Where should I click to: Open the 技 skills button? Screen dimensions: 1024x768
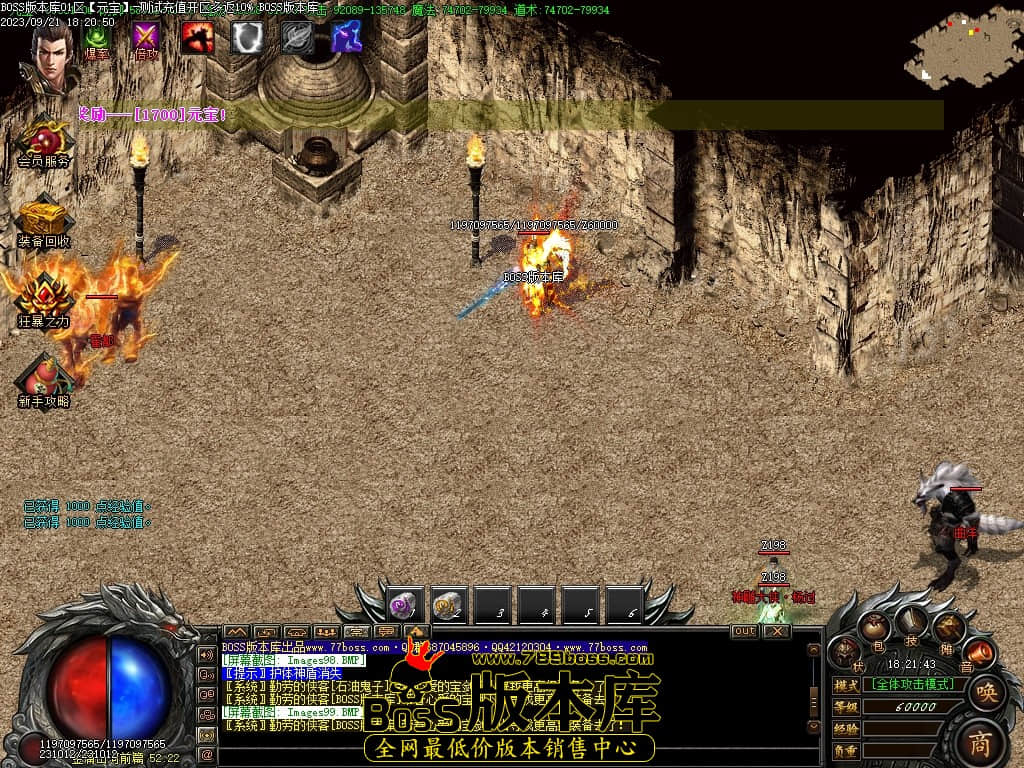click(911, 622)
